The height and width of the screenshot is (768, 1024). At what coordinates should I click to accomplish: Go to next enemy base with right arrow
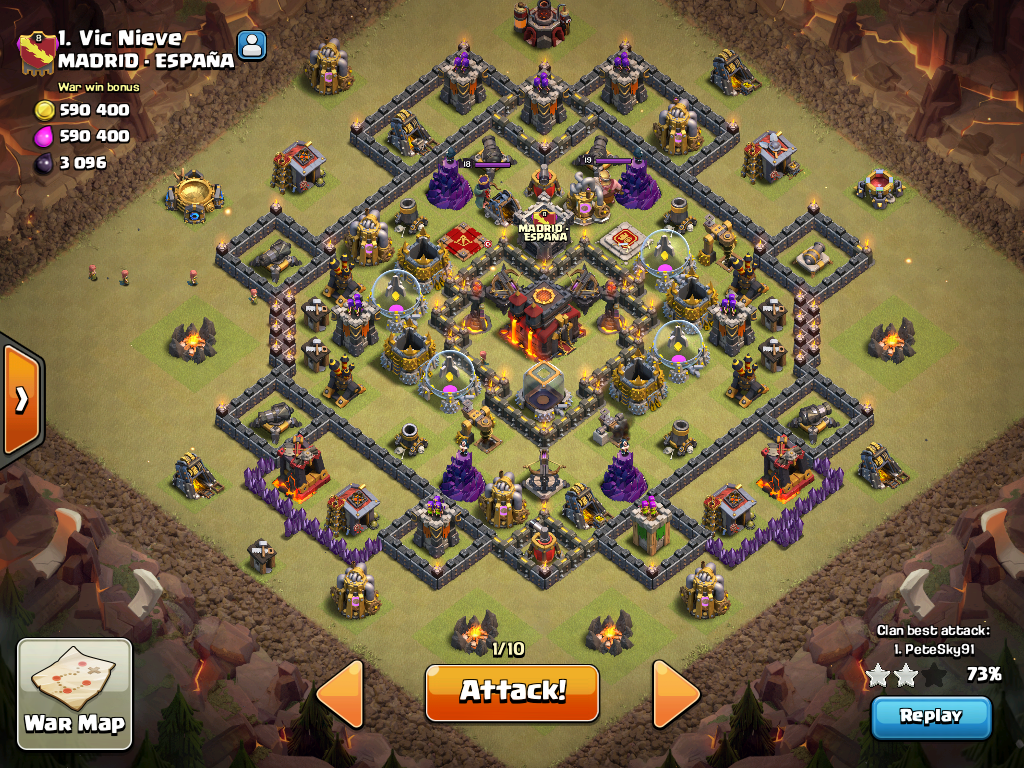click(x=676, y=693)
